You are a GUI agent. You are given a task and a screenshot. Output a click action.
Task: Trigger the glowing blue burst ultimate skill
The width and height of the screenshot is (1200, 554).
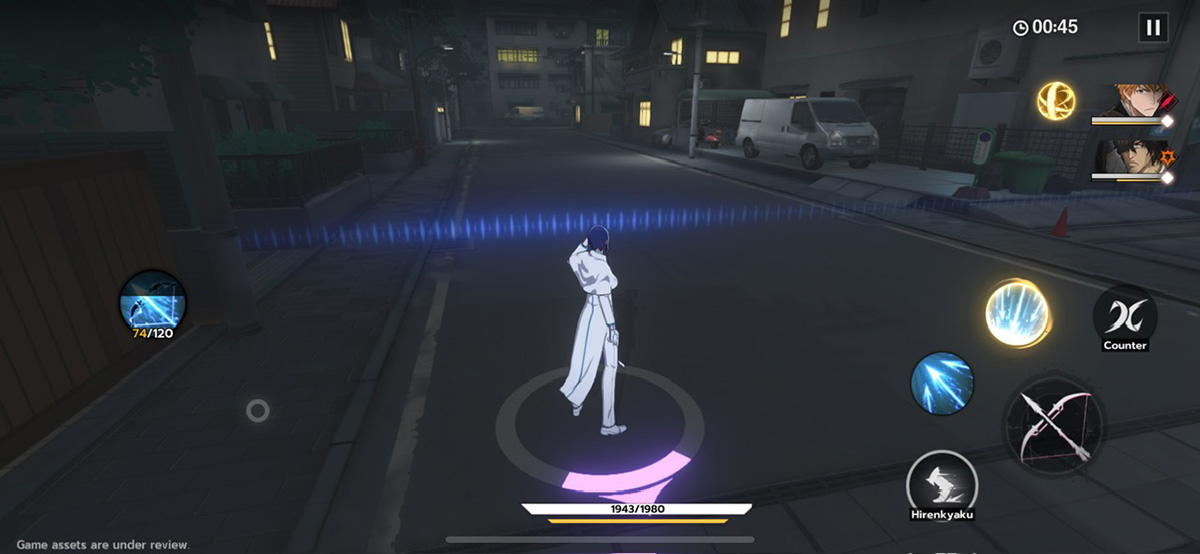(x=1017, y=314)
